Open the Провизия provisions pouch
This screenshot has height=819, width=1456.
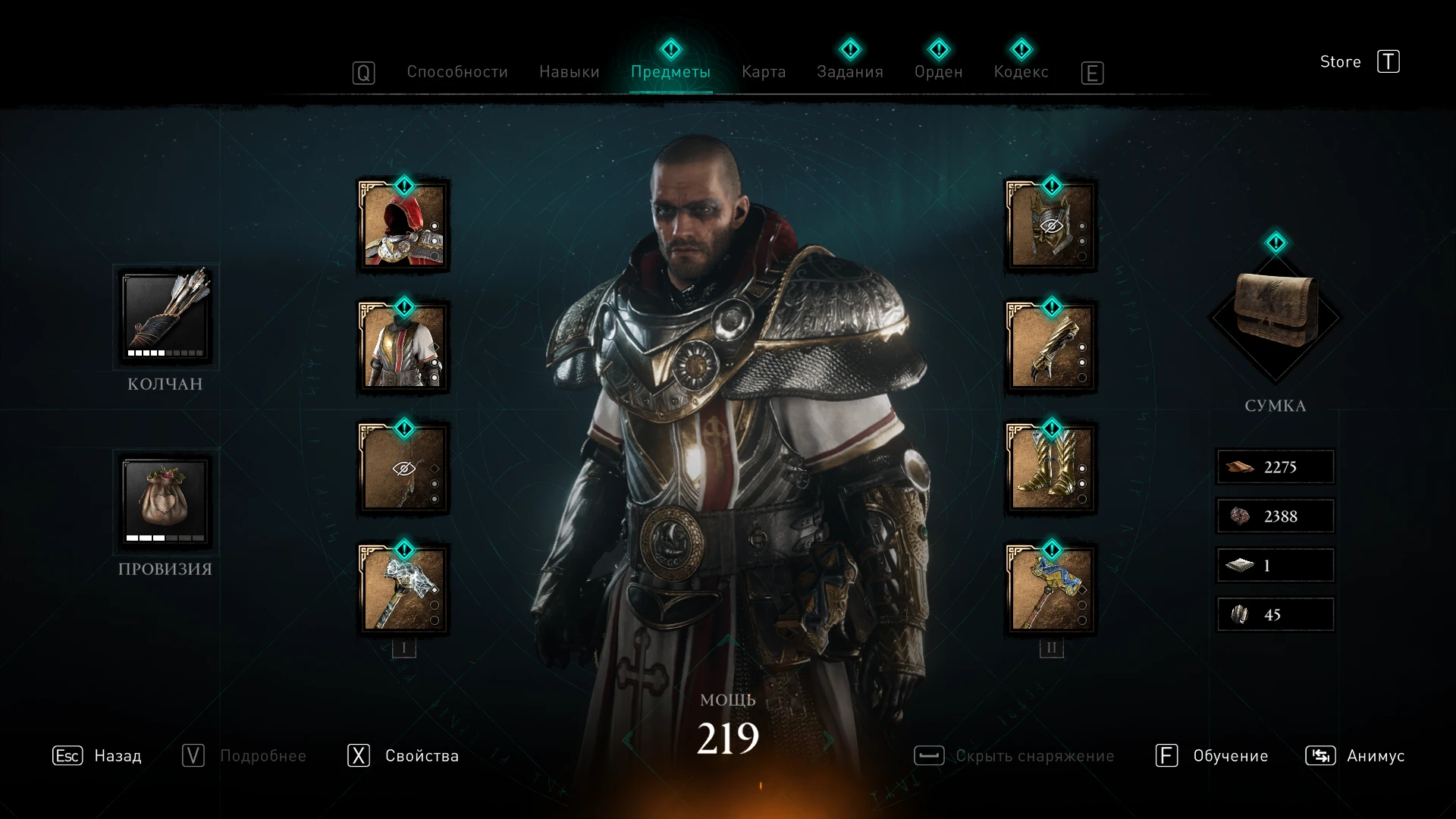[164, 500]
